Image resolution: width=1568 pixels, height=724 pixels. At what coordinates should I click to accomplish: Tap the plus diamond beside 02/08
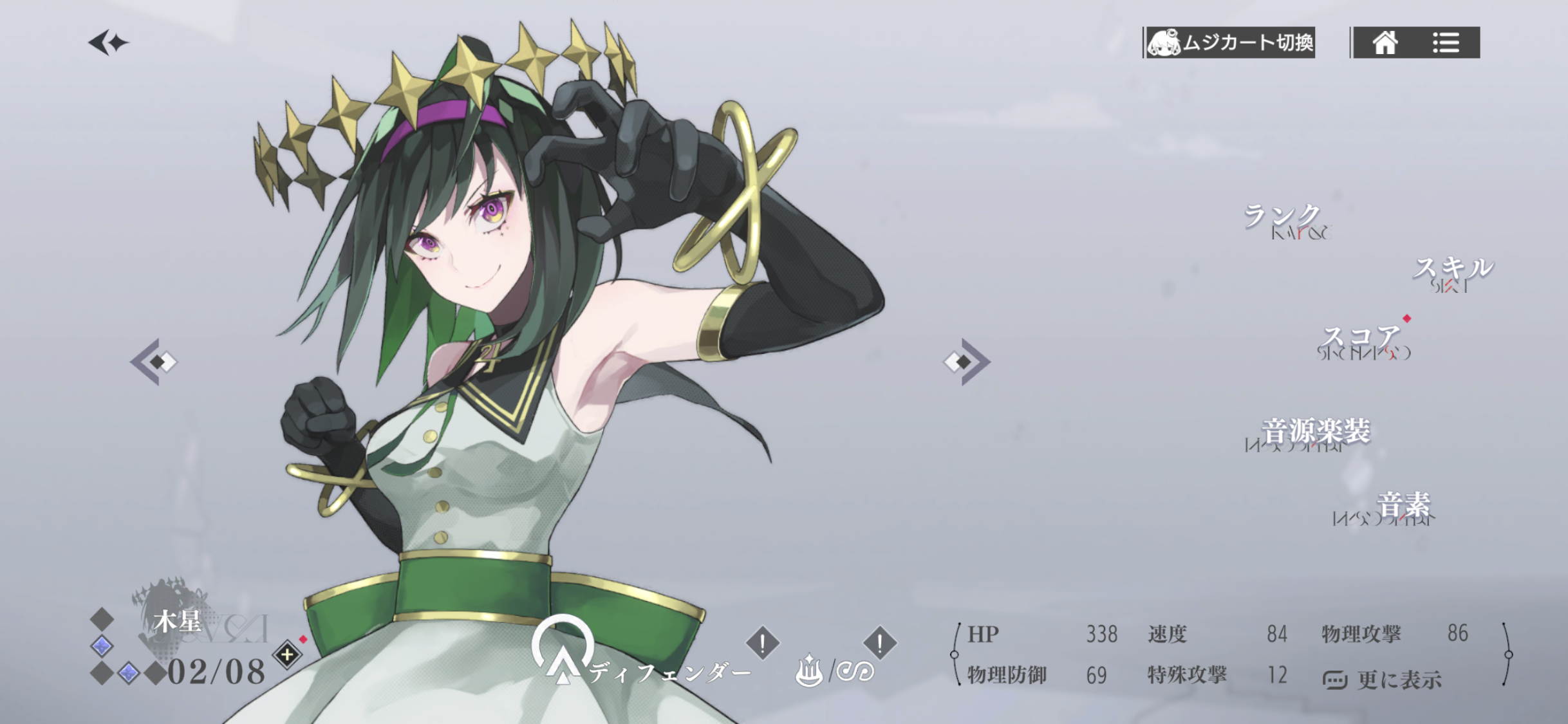pos(287,655)
